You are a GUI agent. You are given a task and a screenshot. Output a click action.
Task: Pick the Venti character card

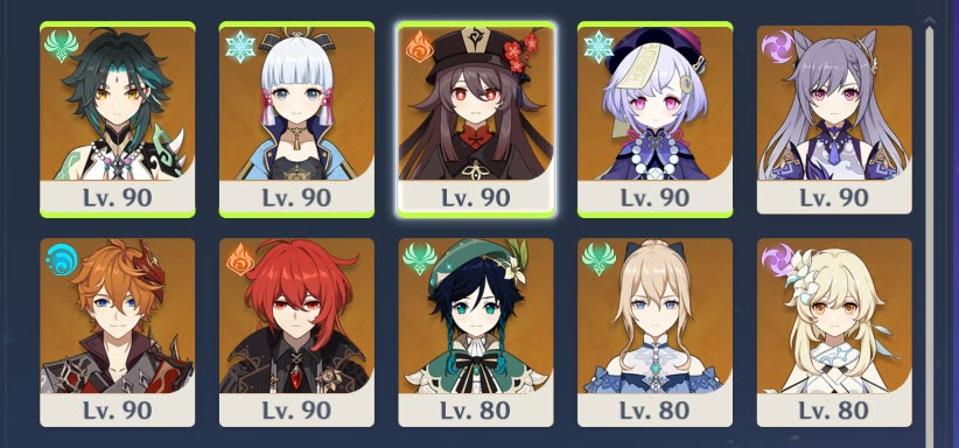(475, 330)
